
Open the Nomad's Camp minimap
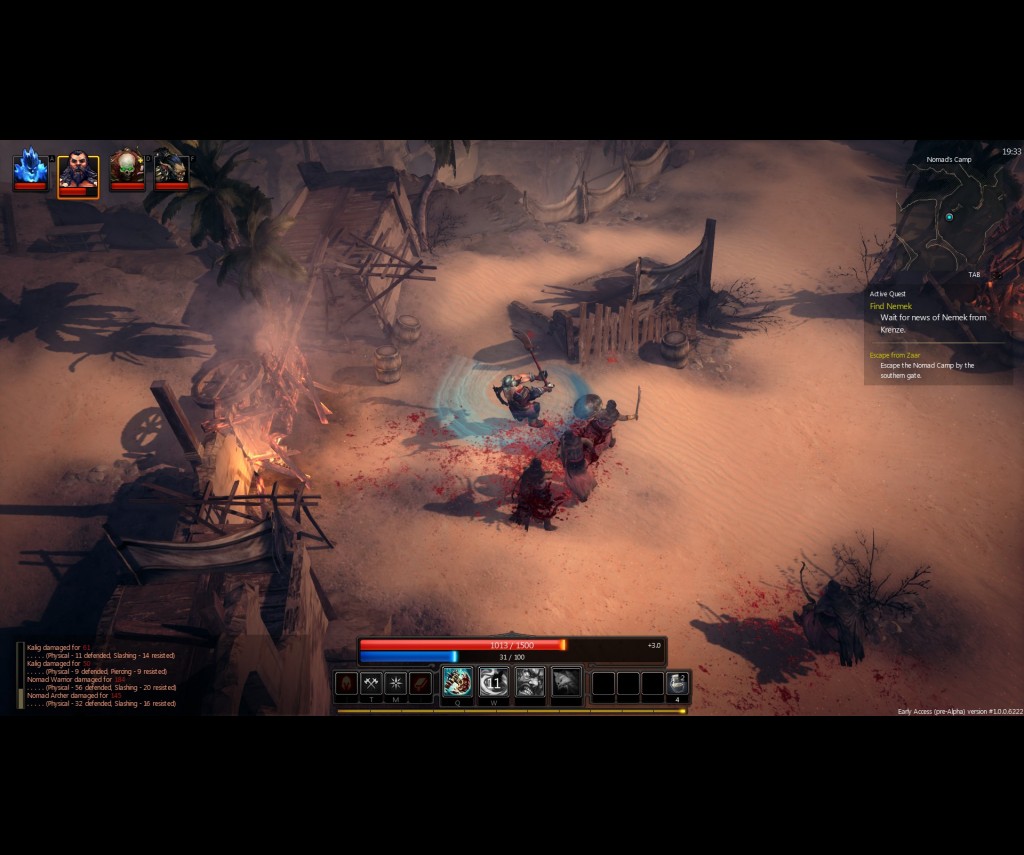pos(950,215)
